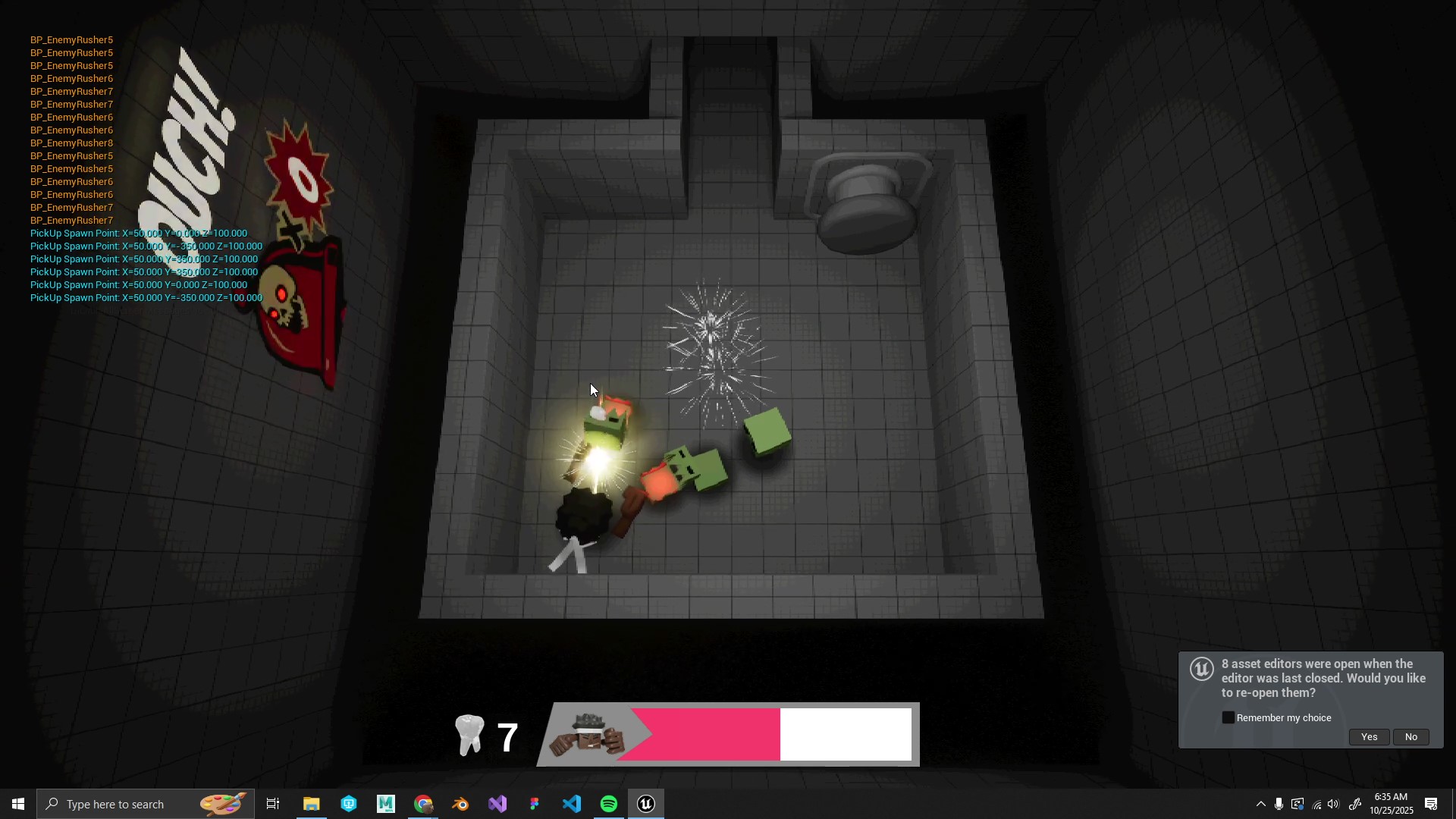The image size is (1456, 819).
Task: Open Figma from the taskbar
Action: 535,803
